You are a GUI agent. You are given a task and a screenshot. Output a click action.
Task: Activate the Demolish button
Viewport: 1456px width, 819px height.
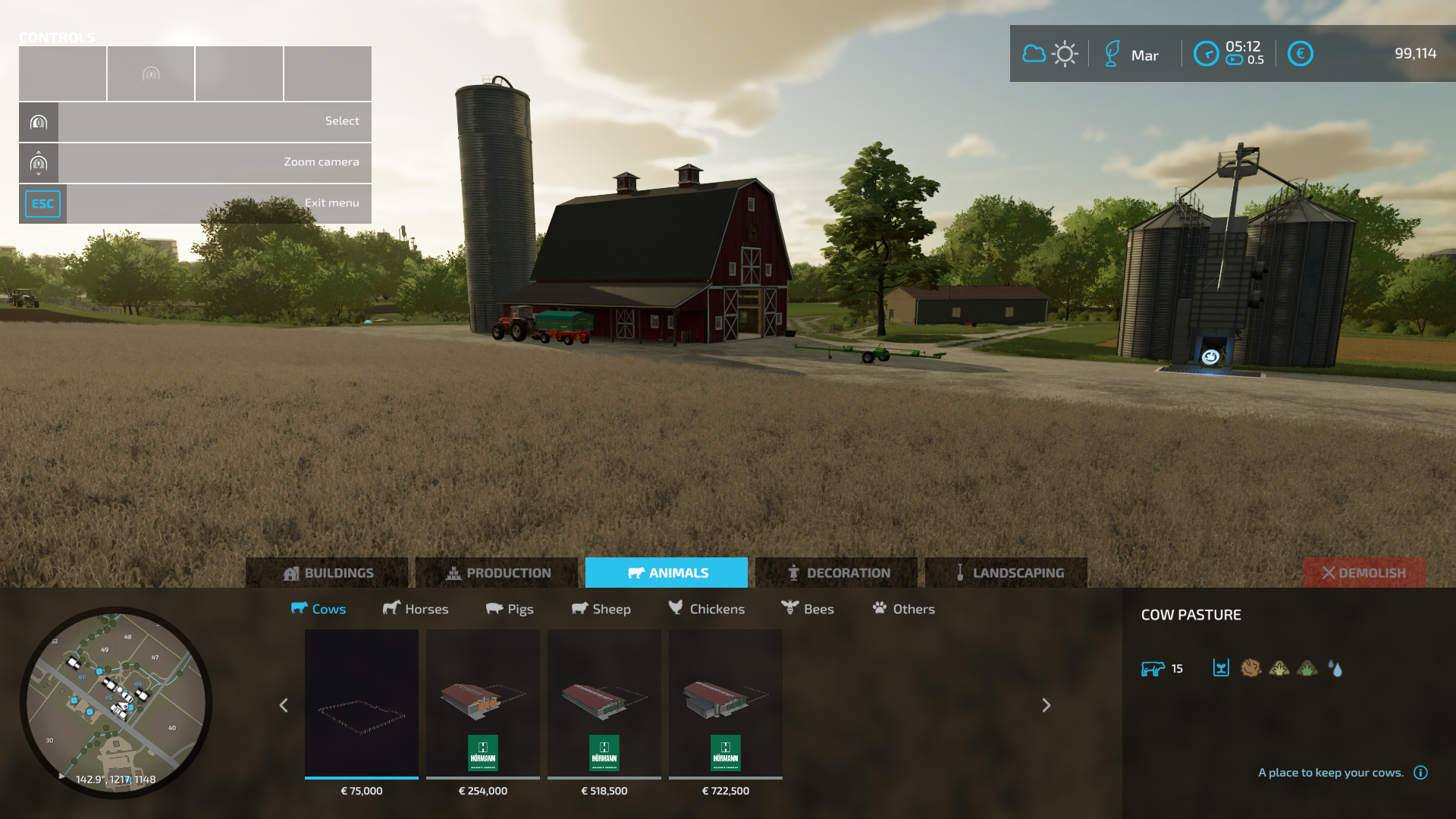tap(1363, 573)
